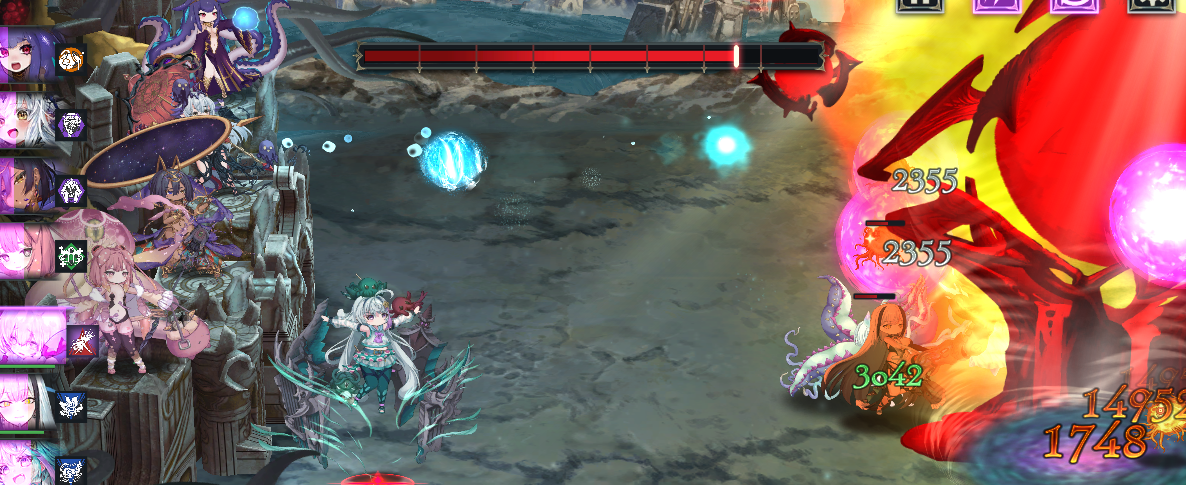Viewport: 1186px width, 485px height.
Task: Select the black-and-white haired character portrait
Action: [27, 400]
